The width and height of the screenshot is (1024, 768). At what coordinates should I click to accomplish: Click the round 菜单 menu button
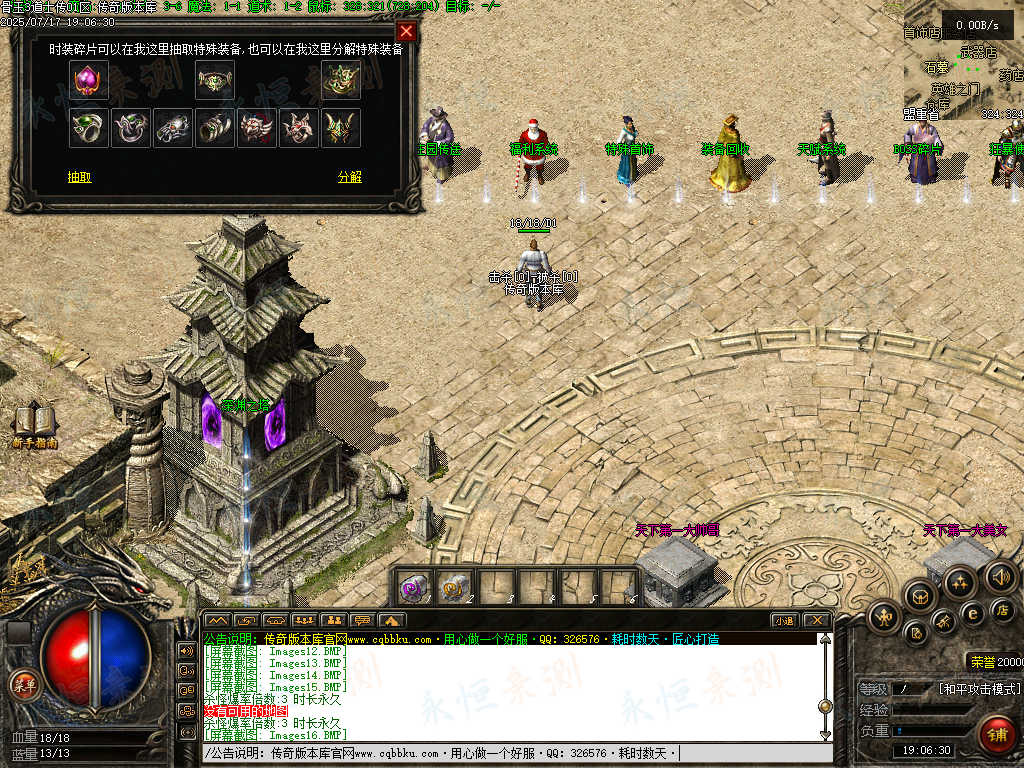[23, 685]
